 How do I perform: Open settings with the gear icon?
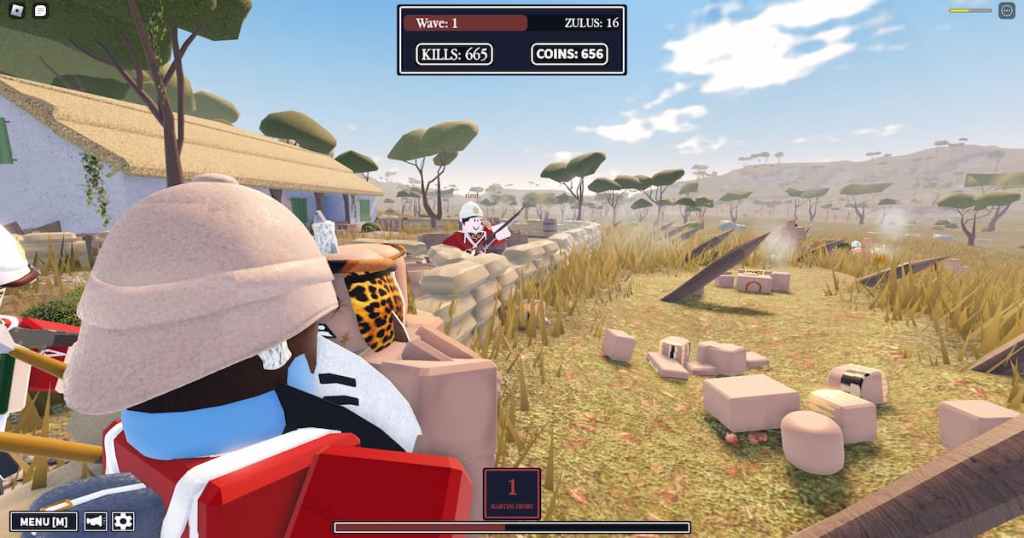(x=123, y=521)
